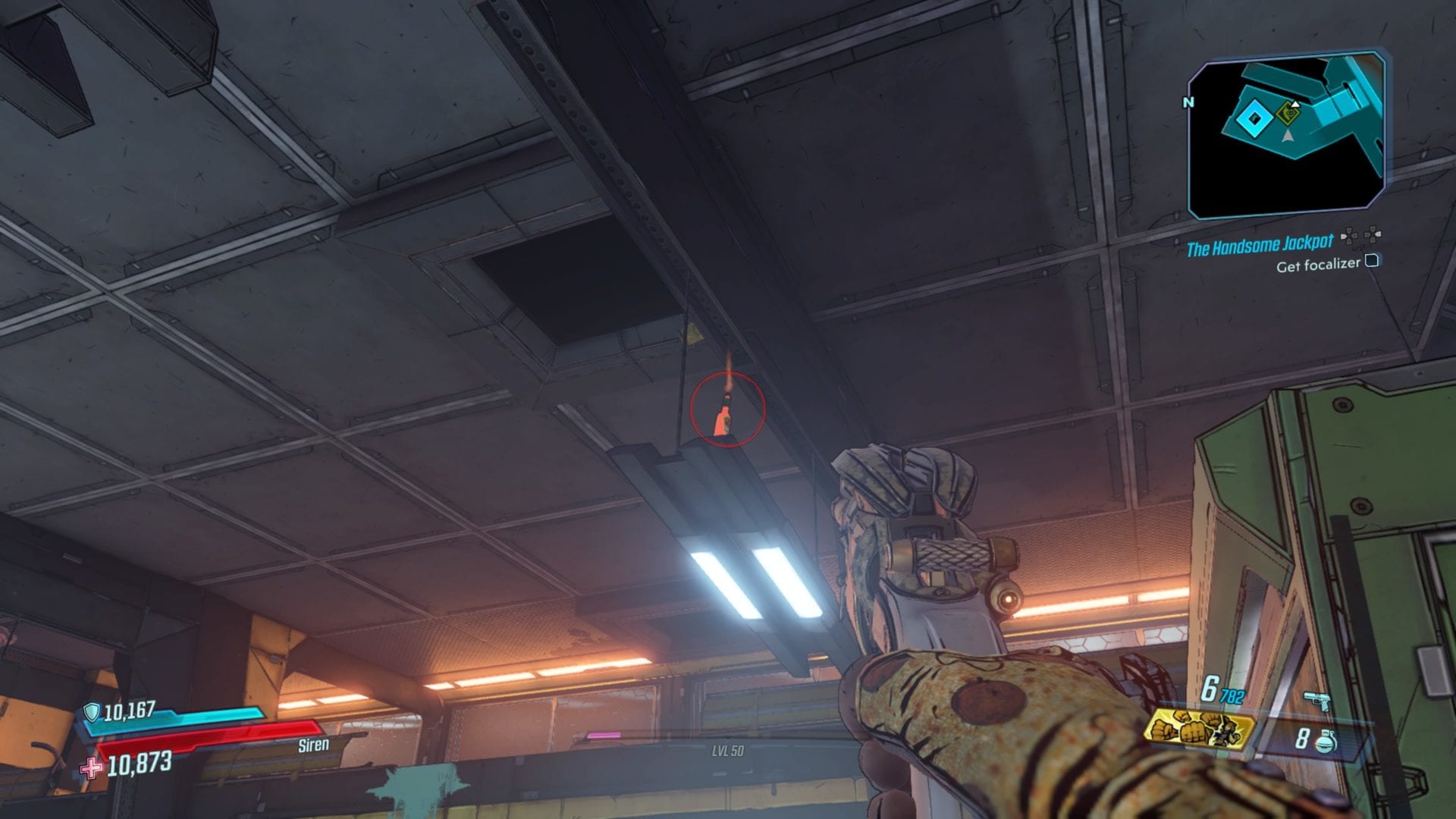The image size is (1456, 819).
Task: Click the d-pad icon near the mission title
Action: (1348, 237)
